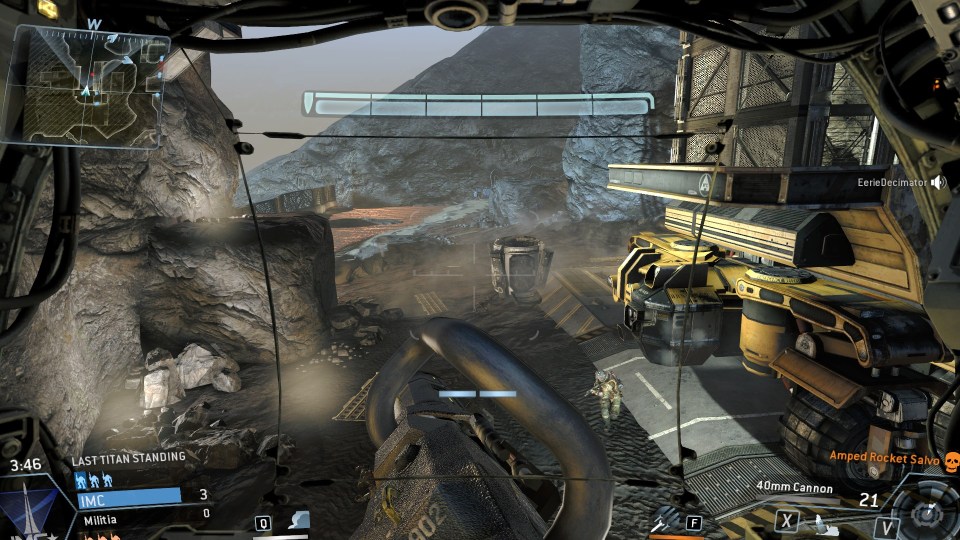Click the blue IMC titan status icons
The height and width of the screenshot is (540, 960).
92,479
